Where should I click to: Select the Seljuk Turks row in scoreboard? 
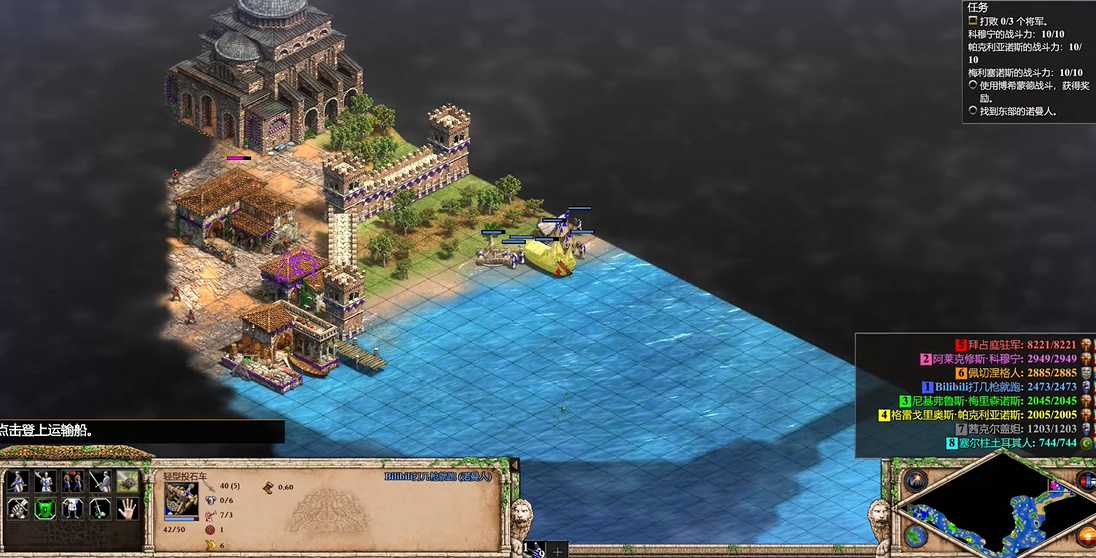click(1020, 443)
